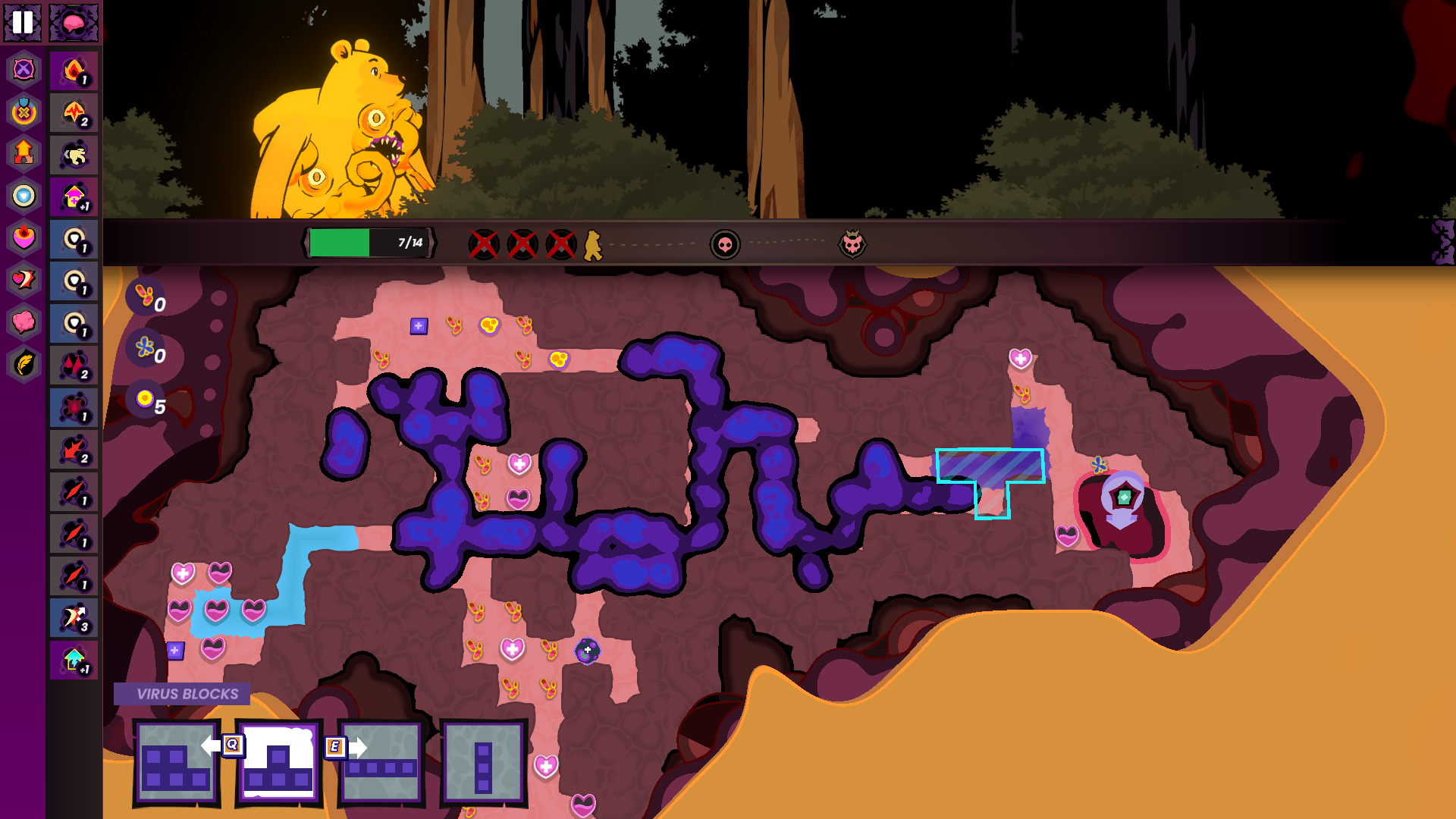The width and height of the screenshot is (1456, 819).
Task: Click the heartbeat upgrade card with count 2
Action: tap(74, 113)
